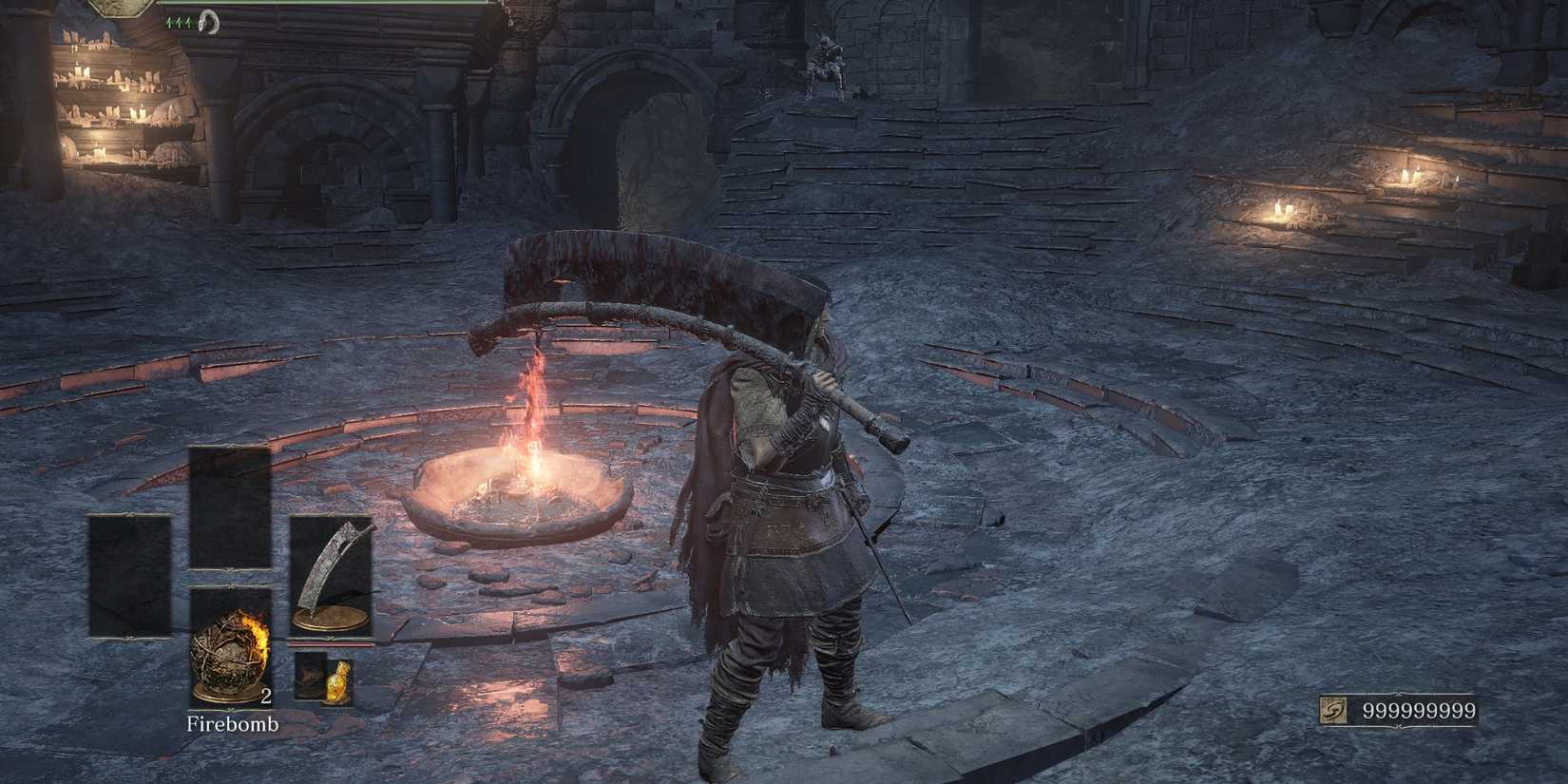Image resolution: width=1568 pixels, height=784 pixels.
Task: Click the third green buff arrow icon
Action: 188,21
